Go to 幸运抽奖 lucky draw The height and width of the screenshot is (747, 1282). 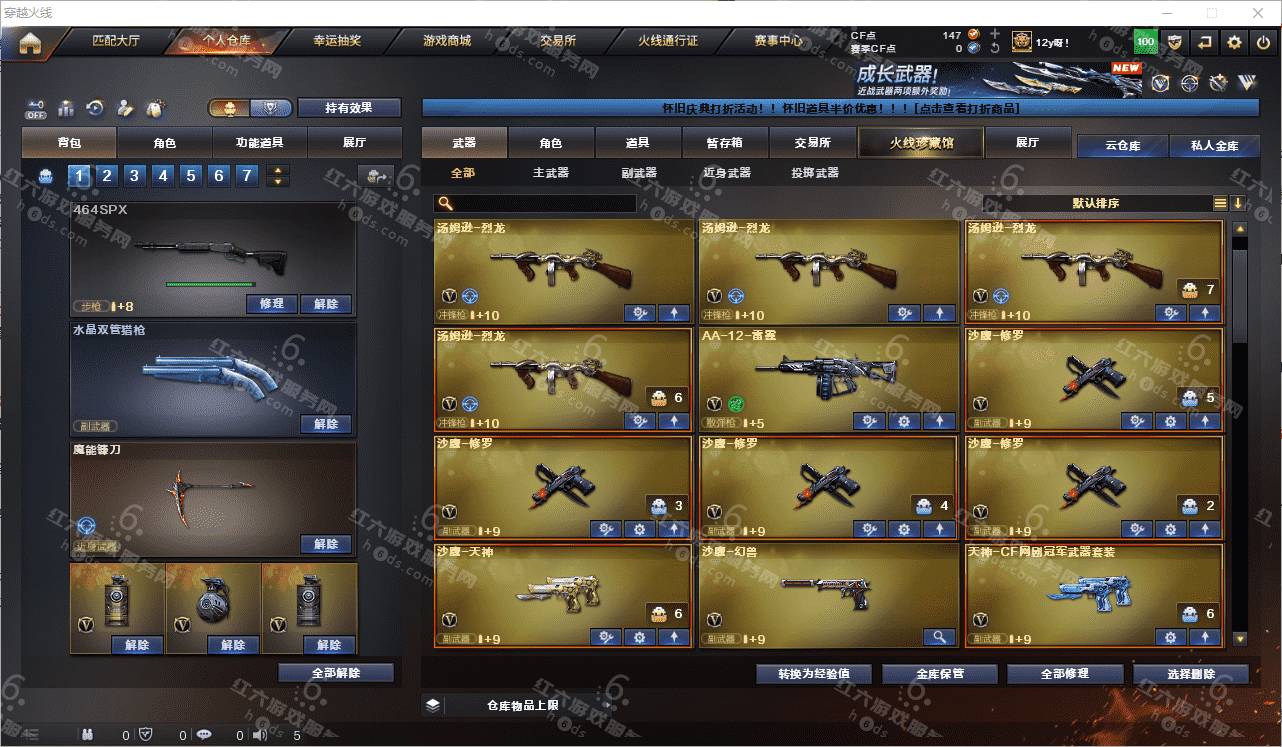[x=337, y=41]
